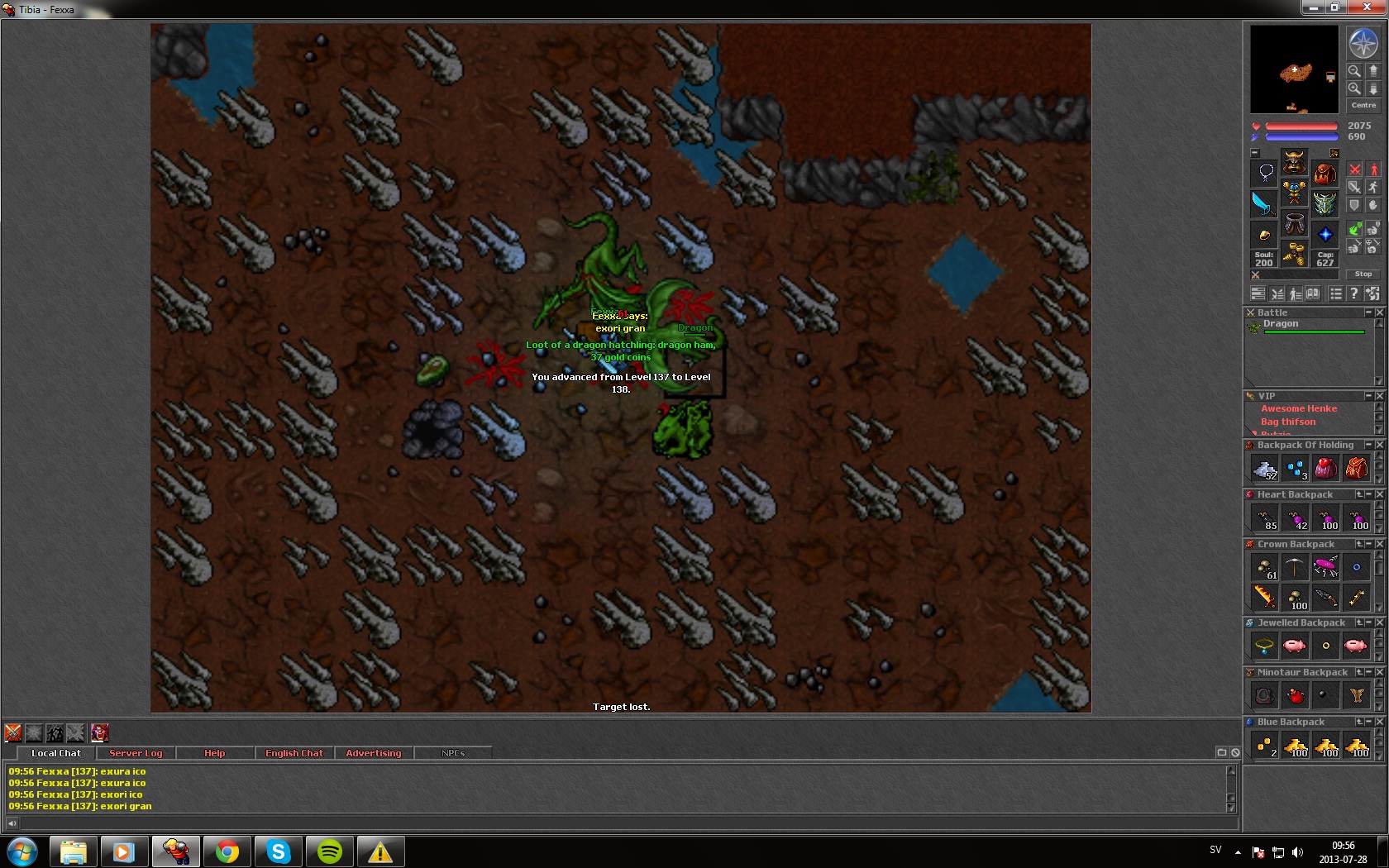The image size is (1389, 868).
Task: Select the equipped blue sword slot
Action: tap(1263, 203)
